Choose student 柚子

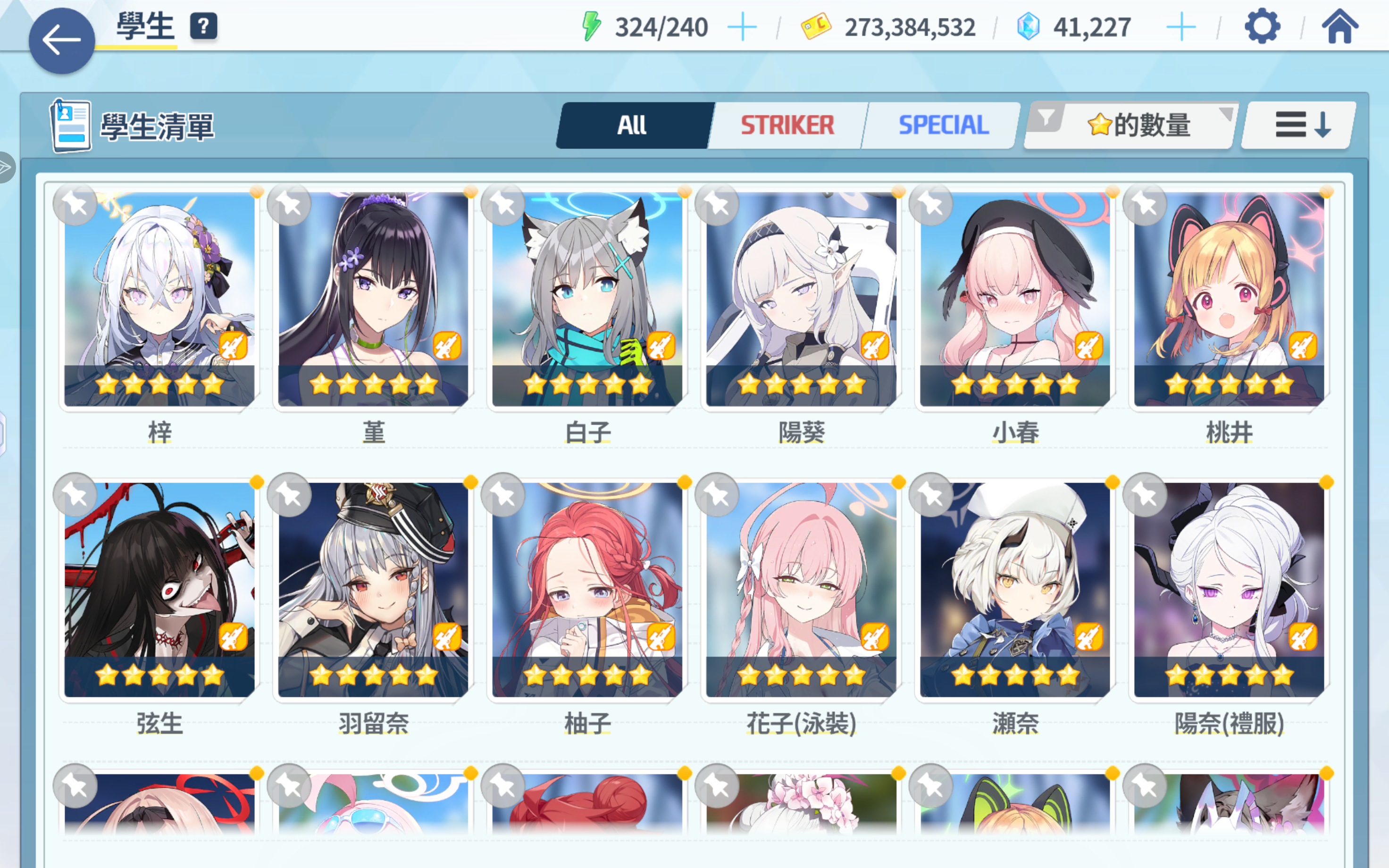point(587,590)
